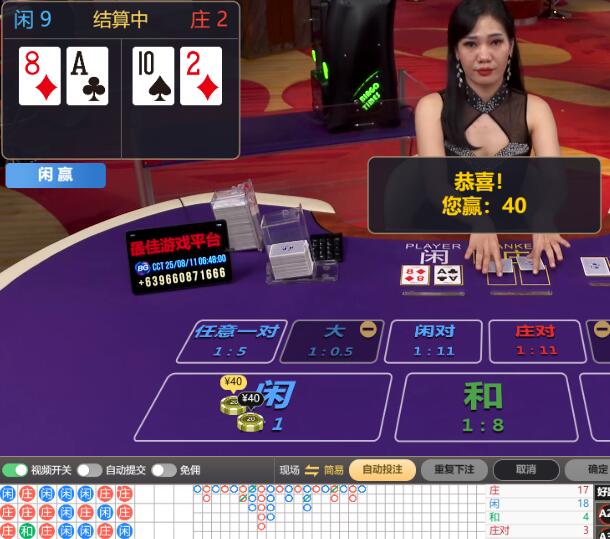Select the 大 (Big) 1:0.5 bet
610x539 pixels.
(330, 340)
